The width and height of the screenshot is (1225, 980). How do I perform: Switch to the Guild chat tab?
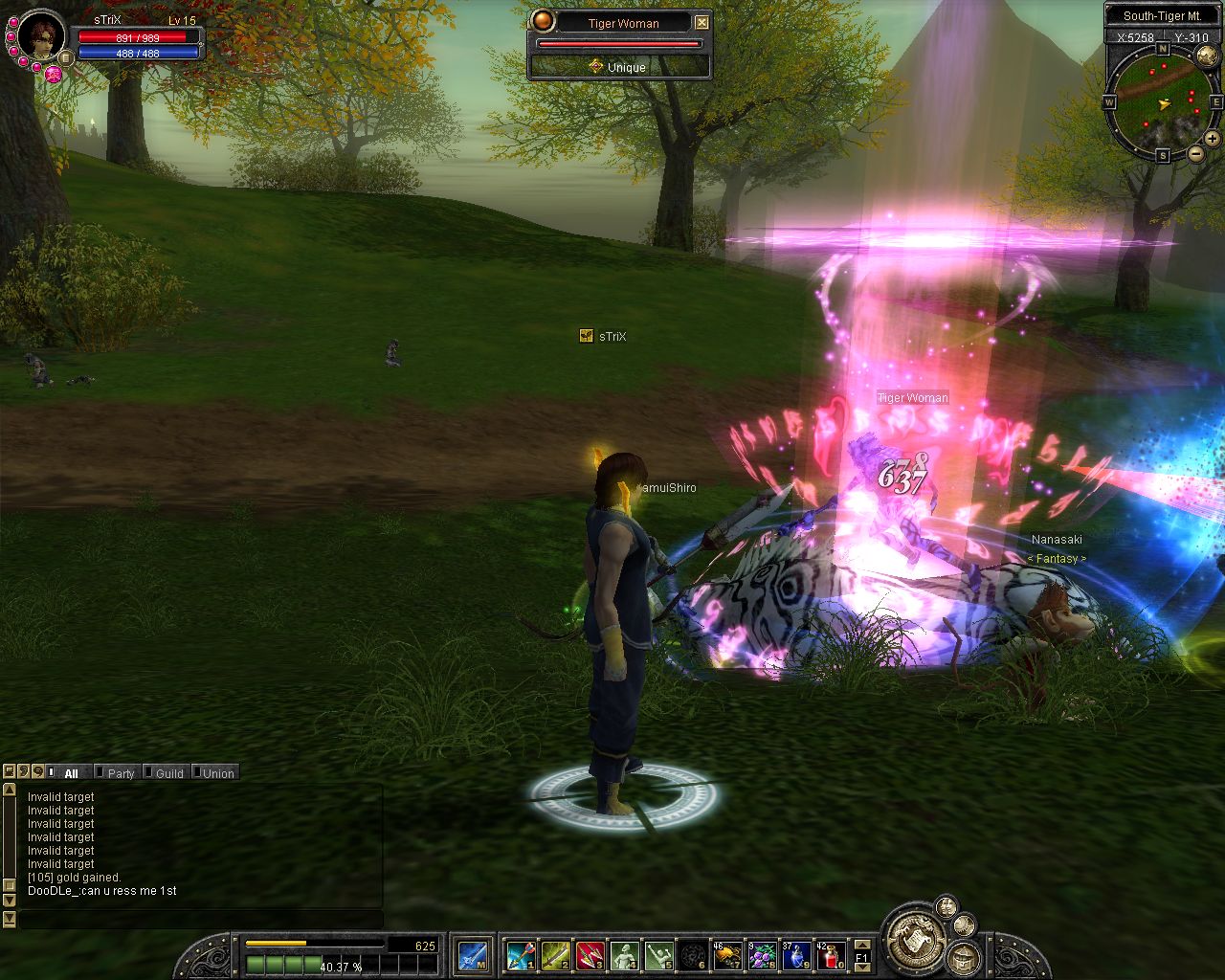point(169,773)
